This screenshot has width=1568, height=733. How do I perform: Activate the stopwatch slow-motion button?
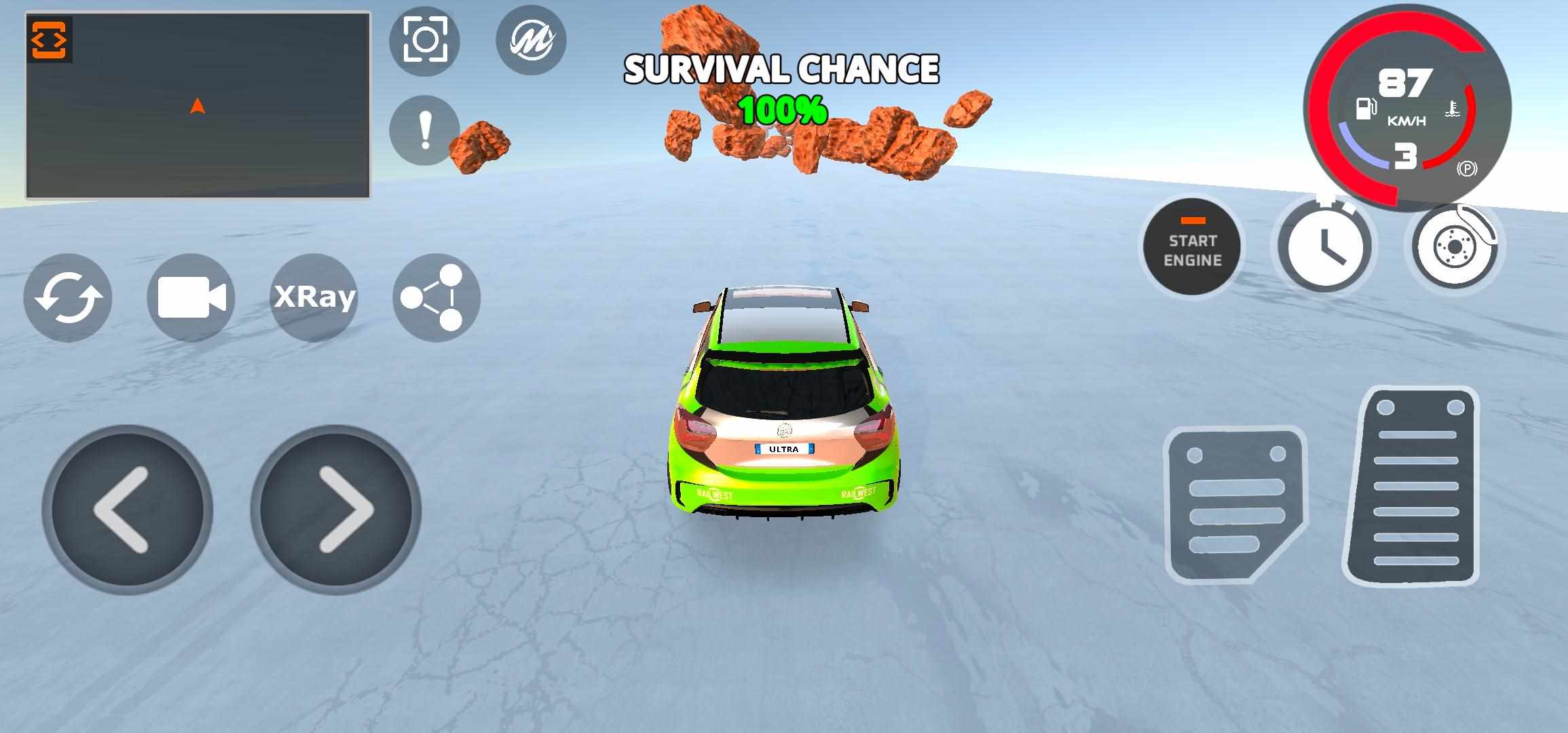pyautogui.click(x=1324, y=247)
